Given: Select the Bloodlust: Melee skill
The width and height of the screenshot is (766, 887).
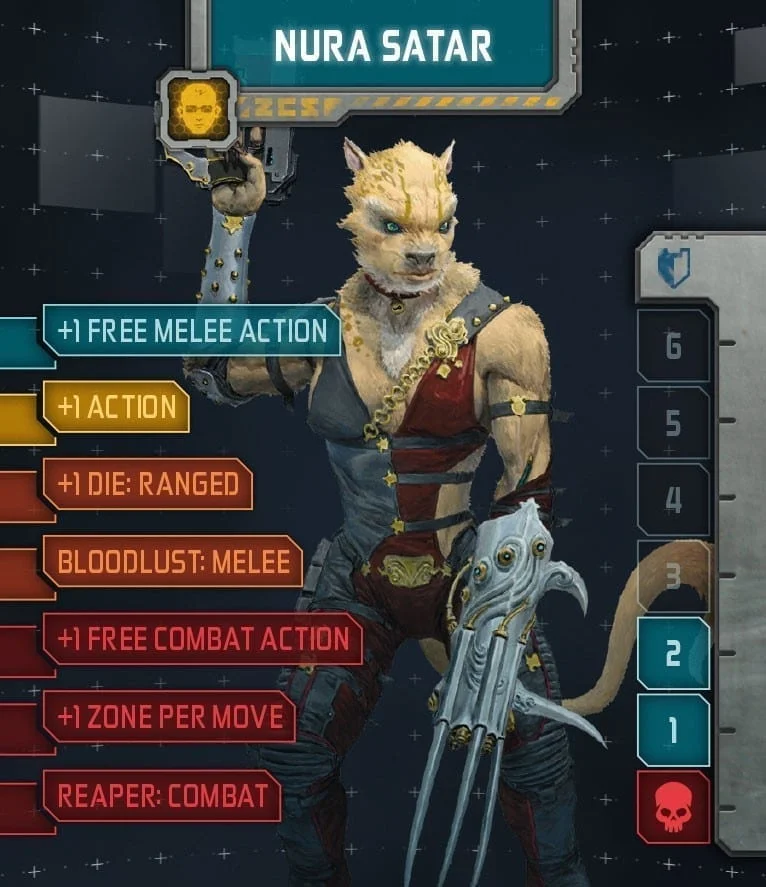Looking at the screenshot, I should click(x=173, y=562).
